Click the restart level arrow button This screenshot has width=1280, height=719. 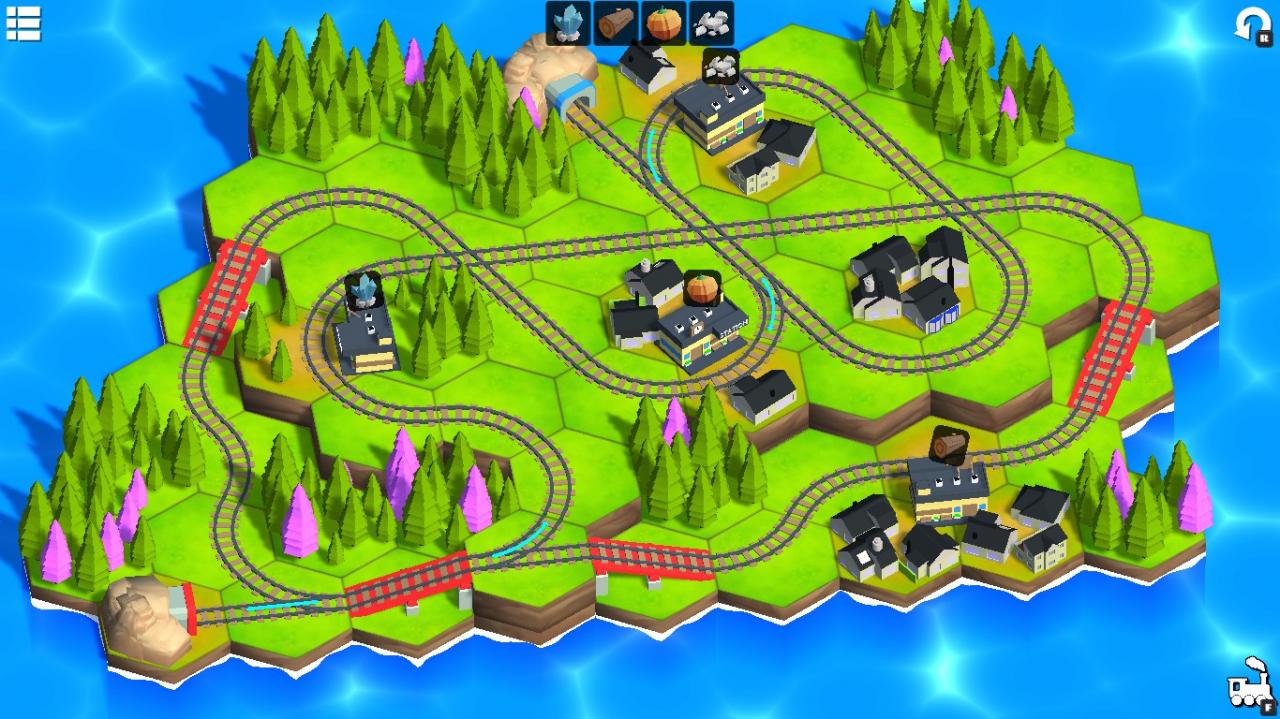point(1251,25)
